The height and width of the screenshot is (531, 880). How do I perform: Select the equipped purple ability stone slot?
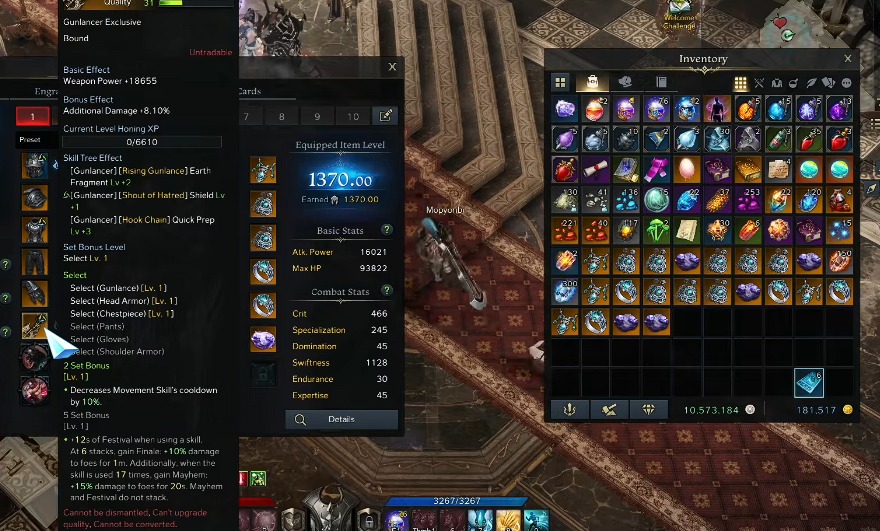pos(263,338)
